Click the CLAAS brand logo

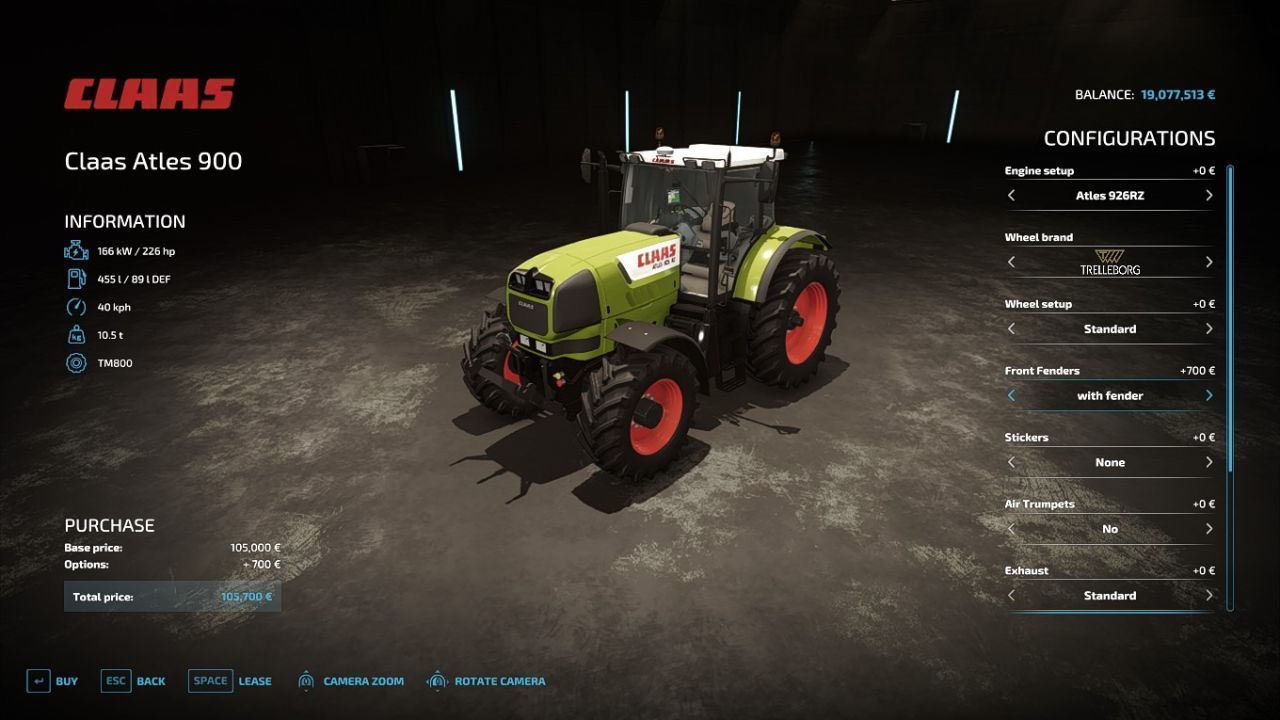[148, 92]
